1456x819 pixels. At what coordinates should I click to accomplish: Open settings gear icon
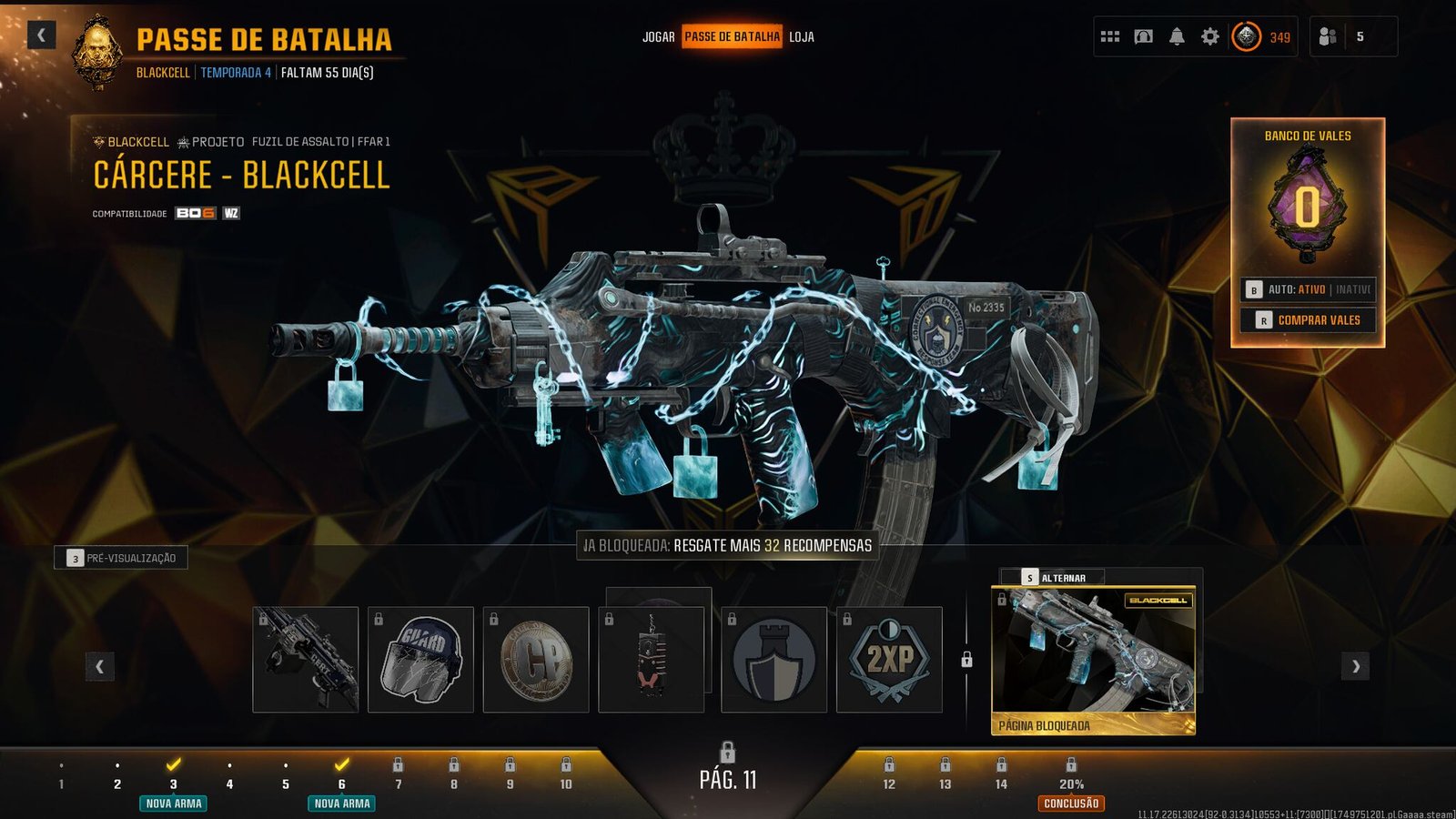pos(1209,37)
